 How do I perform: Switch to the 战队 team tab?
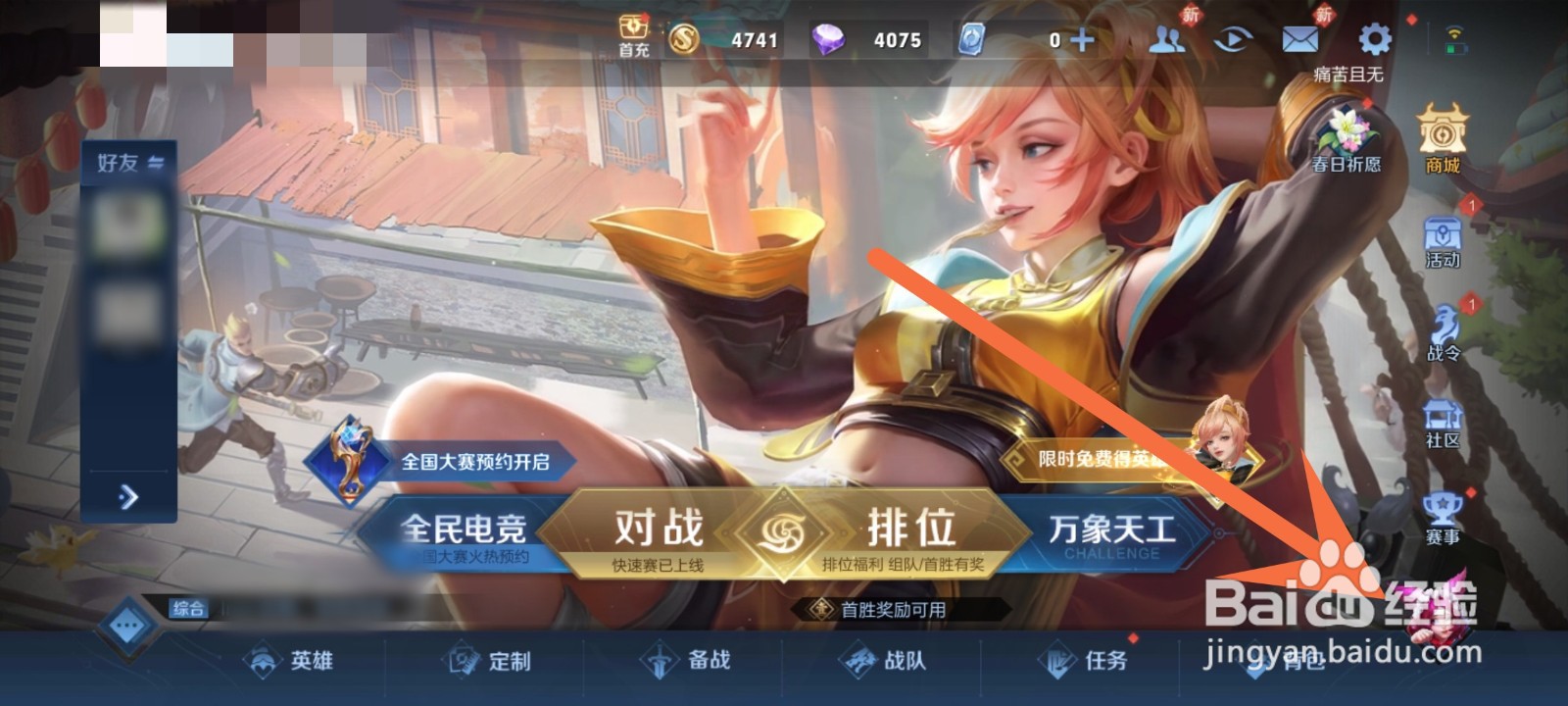pos(900,663)
